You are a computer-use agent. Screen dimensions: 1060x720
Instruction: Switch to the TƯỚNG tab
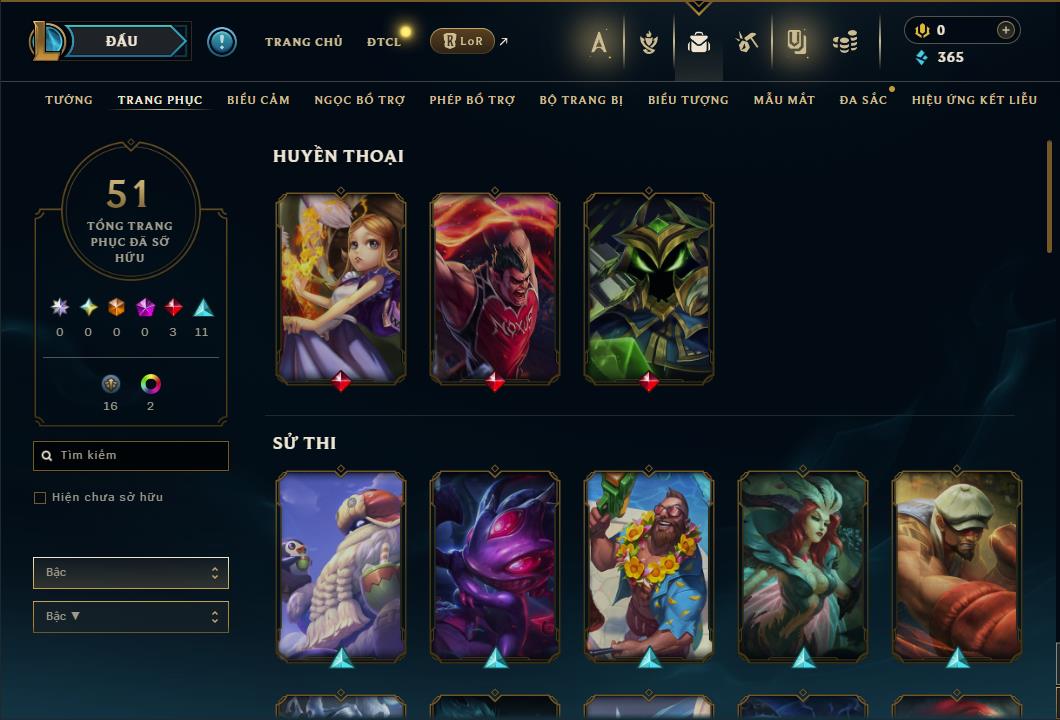pos(69,100)
